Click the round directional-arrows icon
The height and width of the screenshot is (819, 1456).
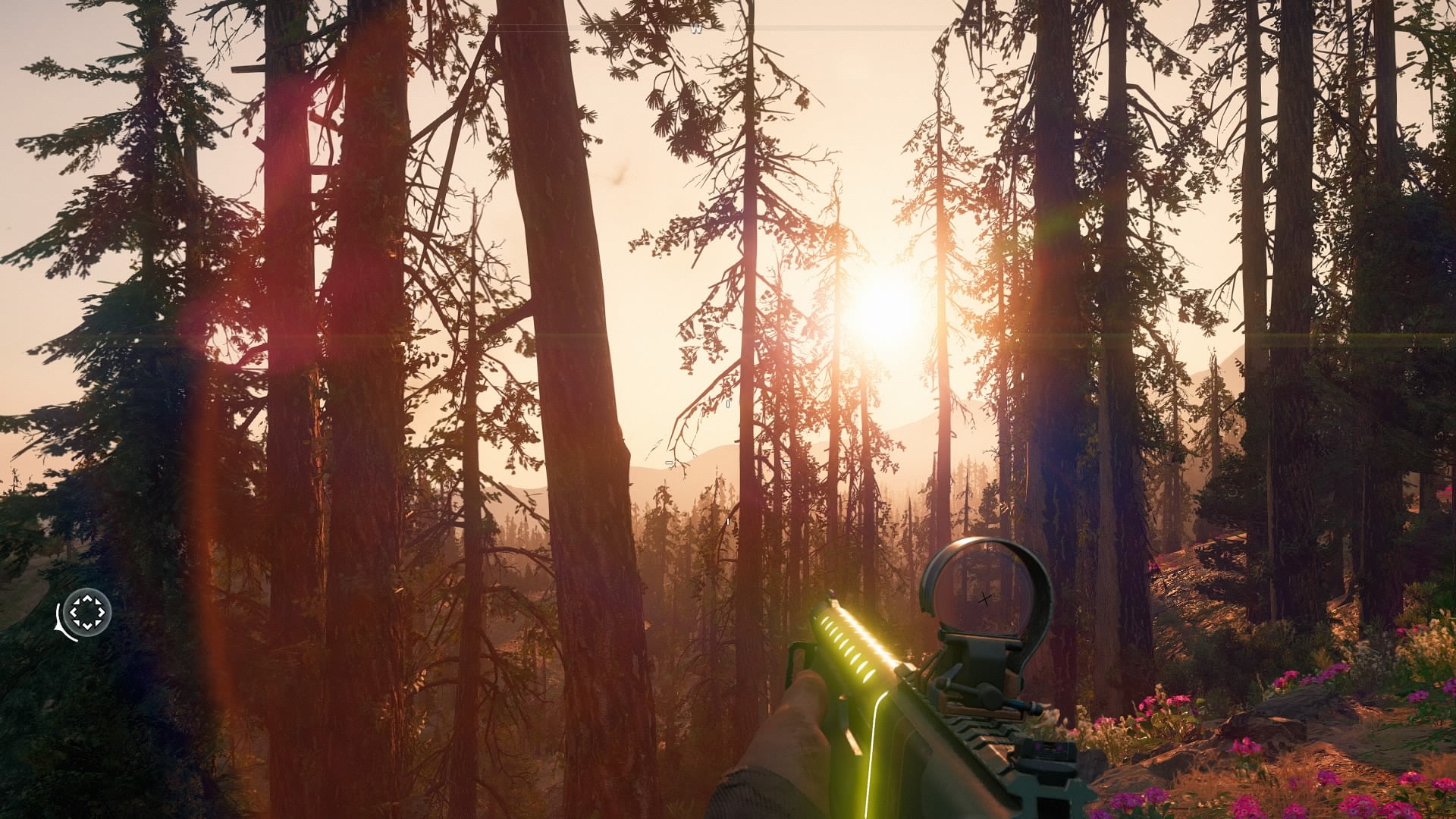(x=88, y=611)
